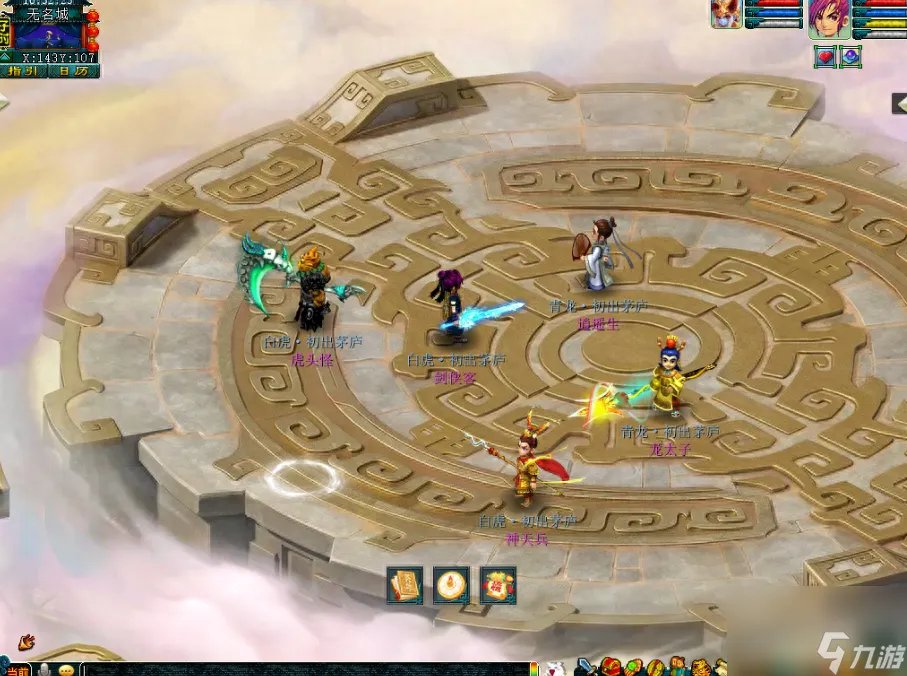Open the yellow book shortcut icon

coord(405,585)
